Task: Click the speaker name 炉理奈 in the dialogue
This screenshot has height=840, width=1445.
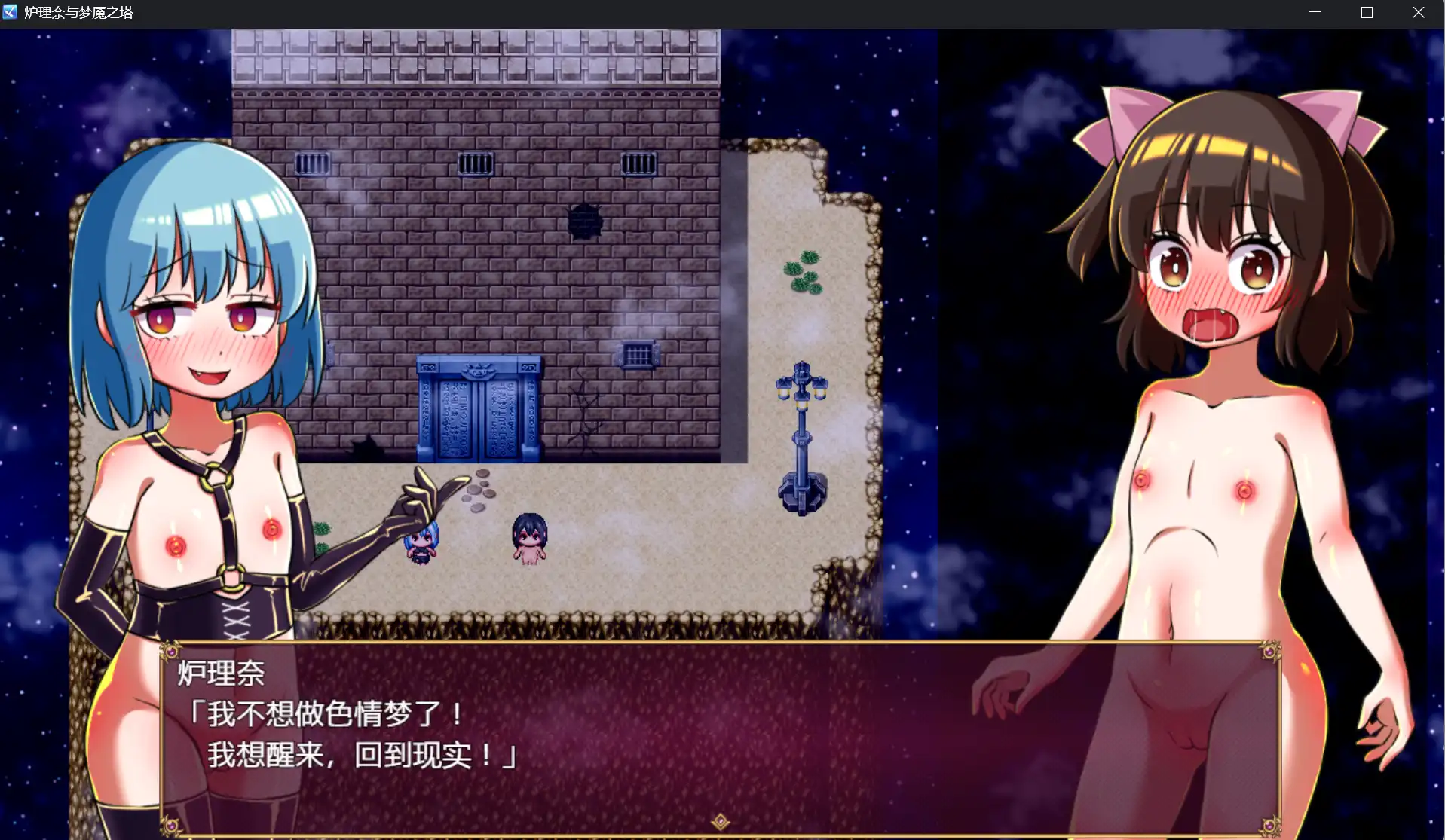Action: click(x=222, y=675)
